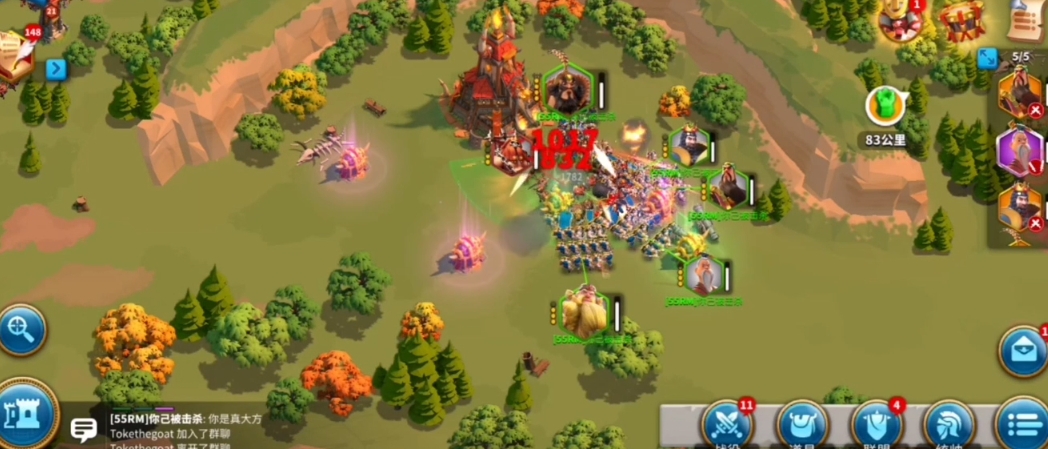Tap the green castle 83 km locator
Screen dimensions: 1048x449
(x=884, y=105)
